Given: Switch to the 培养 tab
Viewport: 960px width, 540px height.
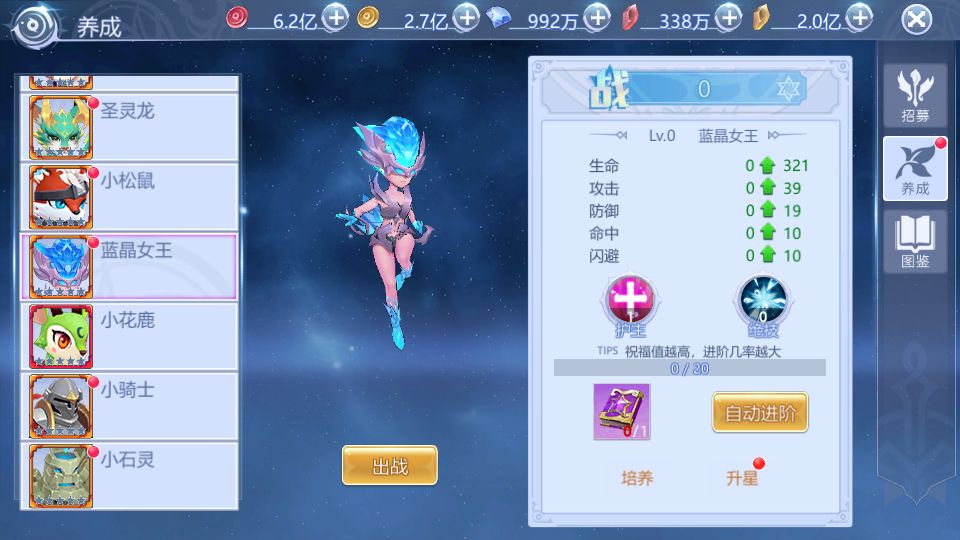Looking at the screenshot, I should point(637,478).
